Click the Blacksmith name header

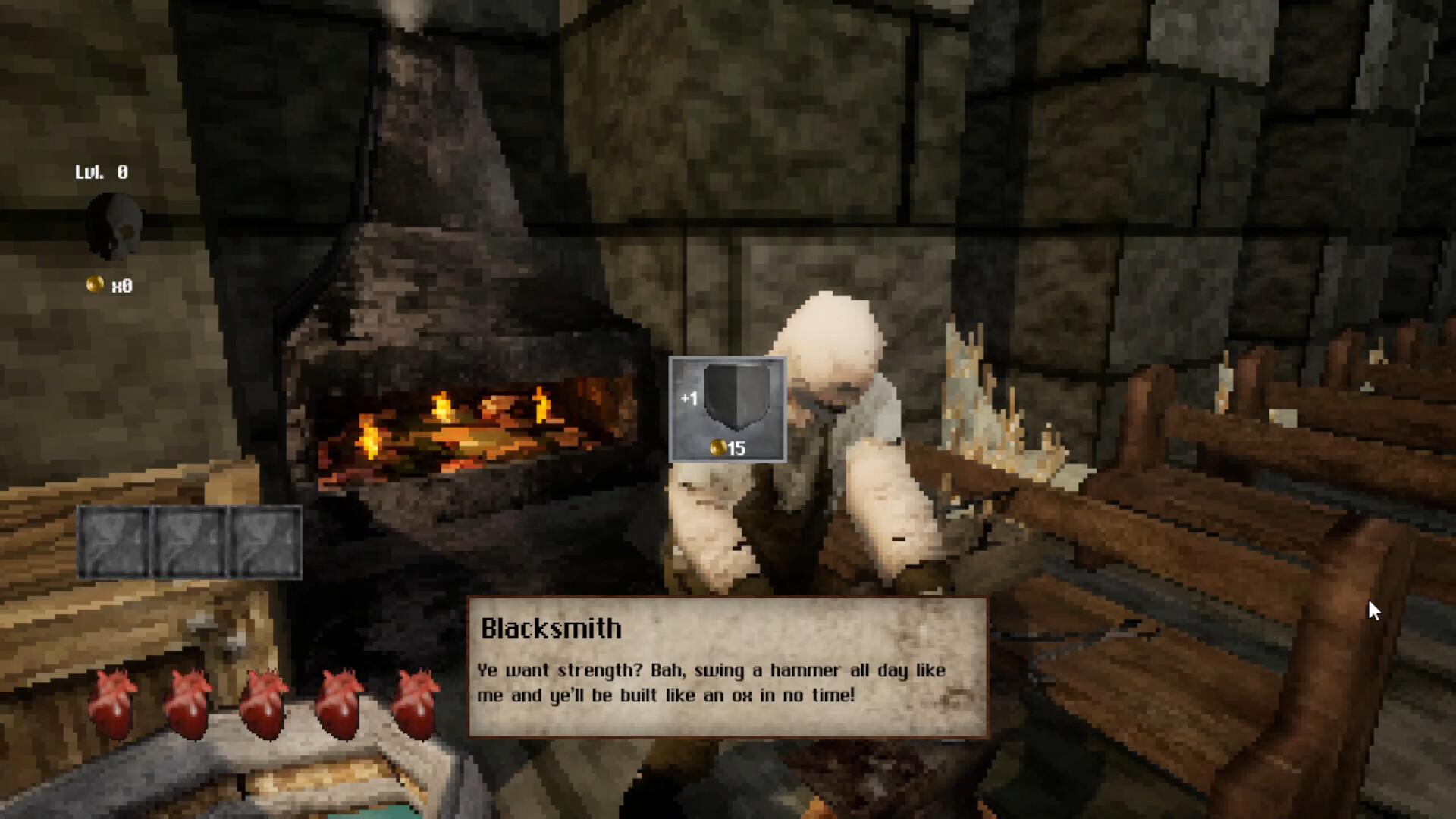tap(551, 628)
